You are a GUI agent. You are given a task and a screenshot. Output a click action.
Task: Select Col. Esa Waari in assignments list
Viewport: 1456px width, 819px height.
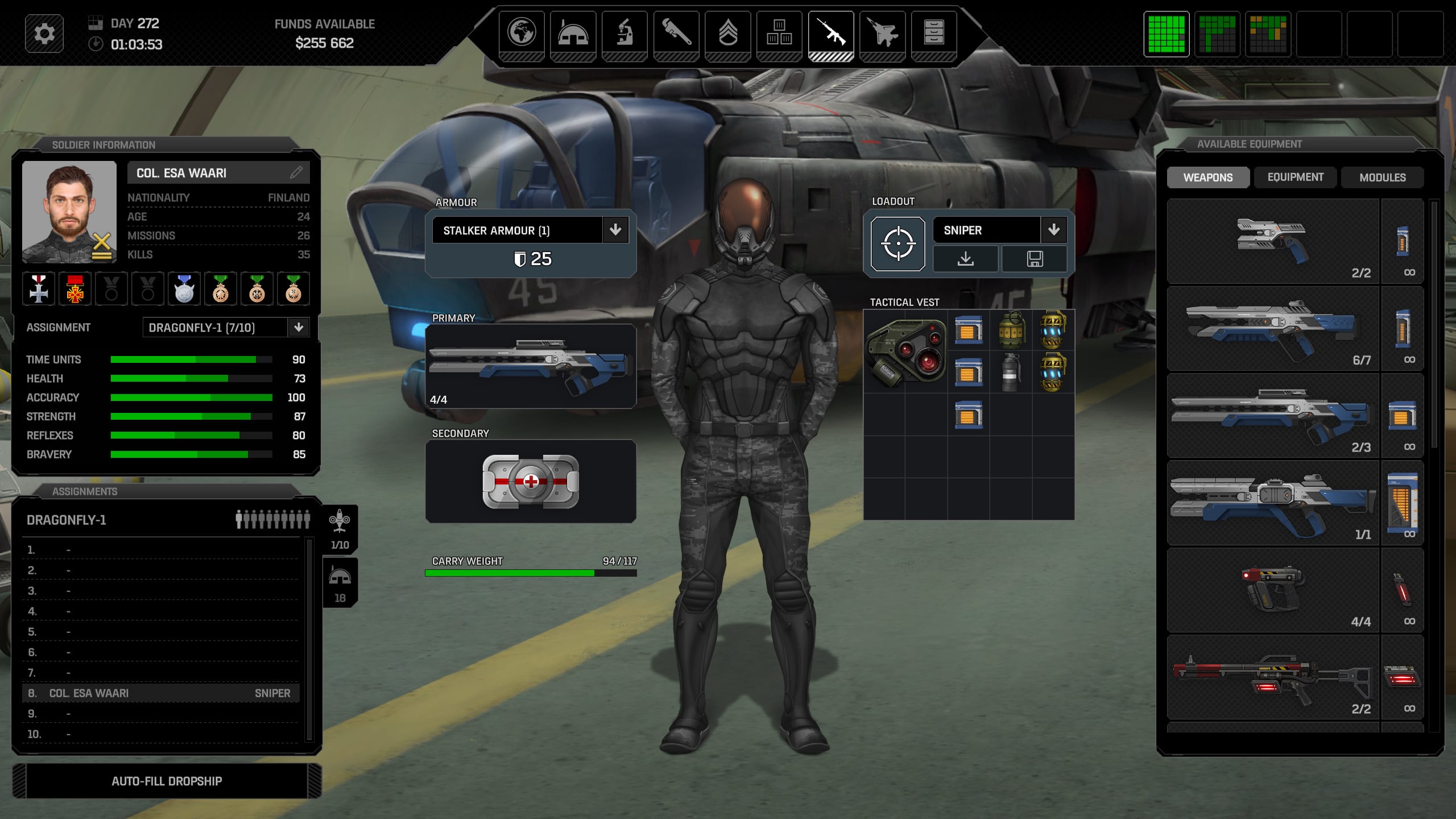(160, 693)
